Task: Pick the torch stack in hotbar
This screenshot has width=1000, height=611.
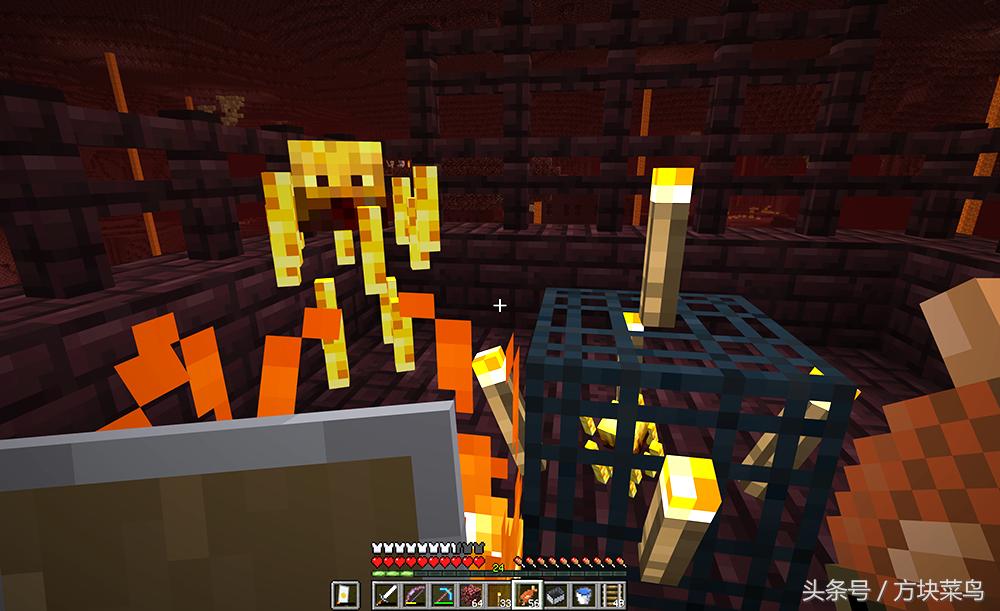Action: [498, 595]
